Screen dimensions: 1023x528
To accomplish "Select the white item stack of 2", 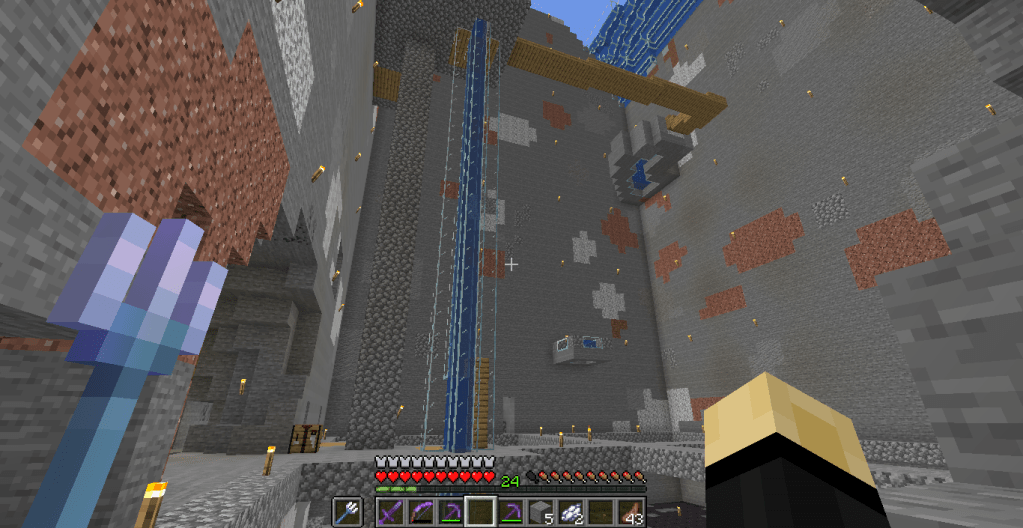I will coord(571,512).
